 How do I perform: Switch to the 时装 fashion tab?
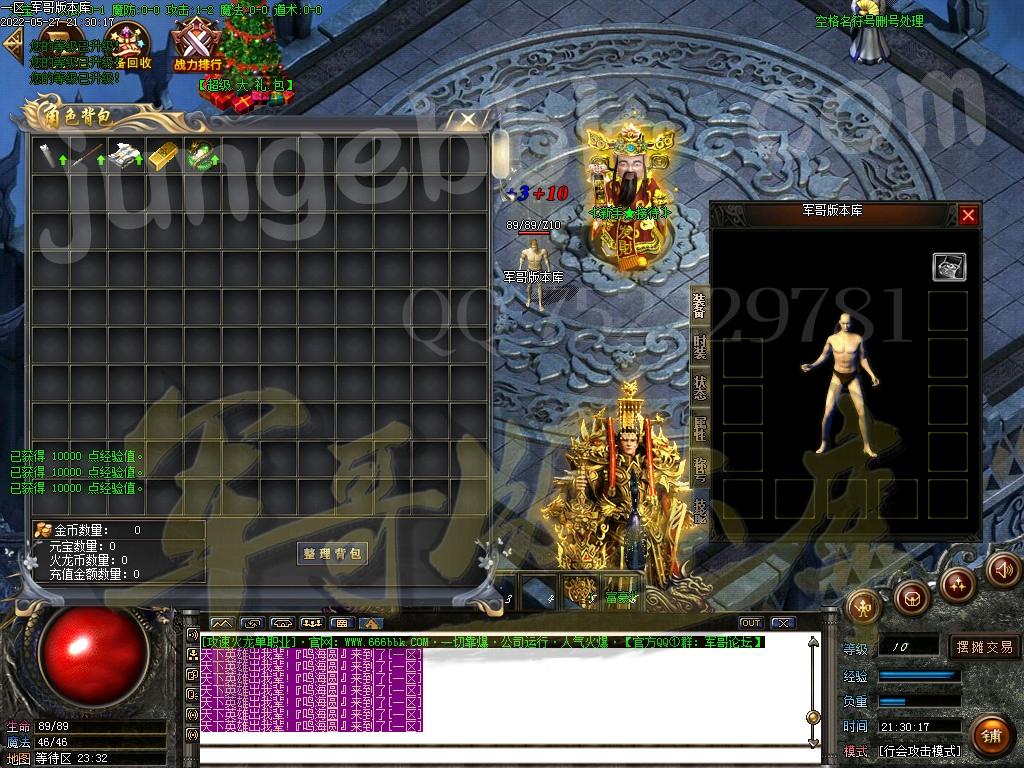[700, 346]
